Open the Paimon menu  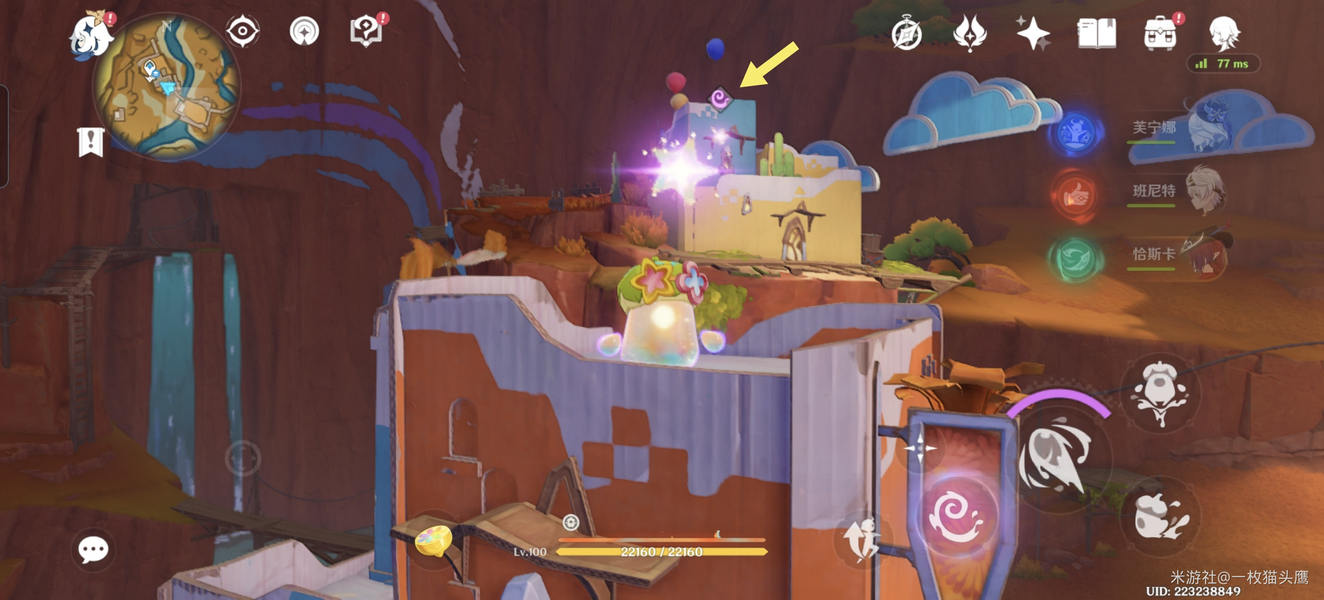pyautogui.click(x=90, y=35)
